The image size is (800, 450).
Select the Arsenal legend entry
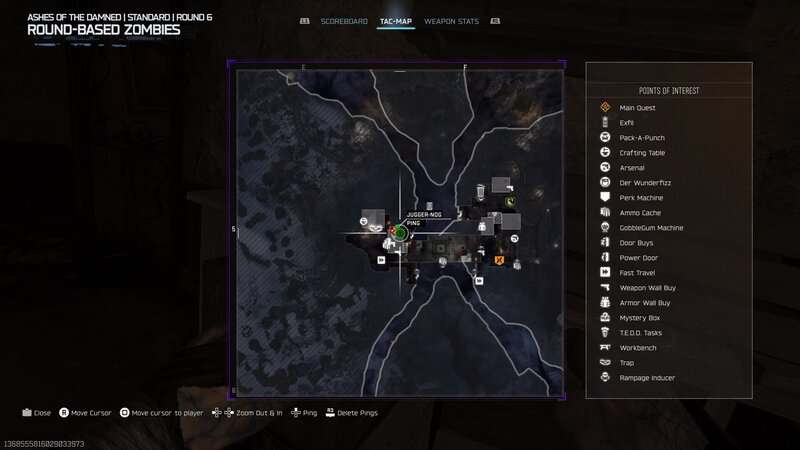632,168
